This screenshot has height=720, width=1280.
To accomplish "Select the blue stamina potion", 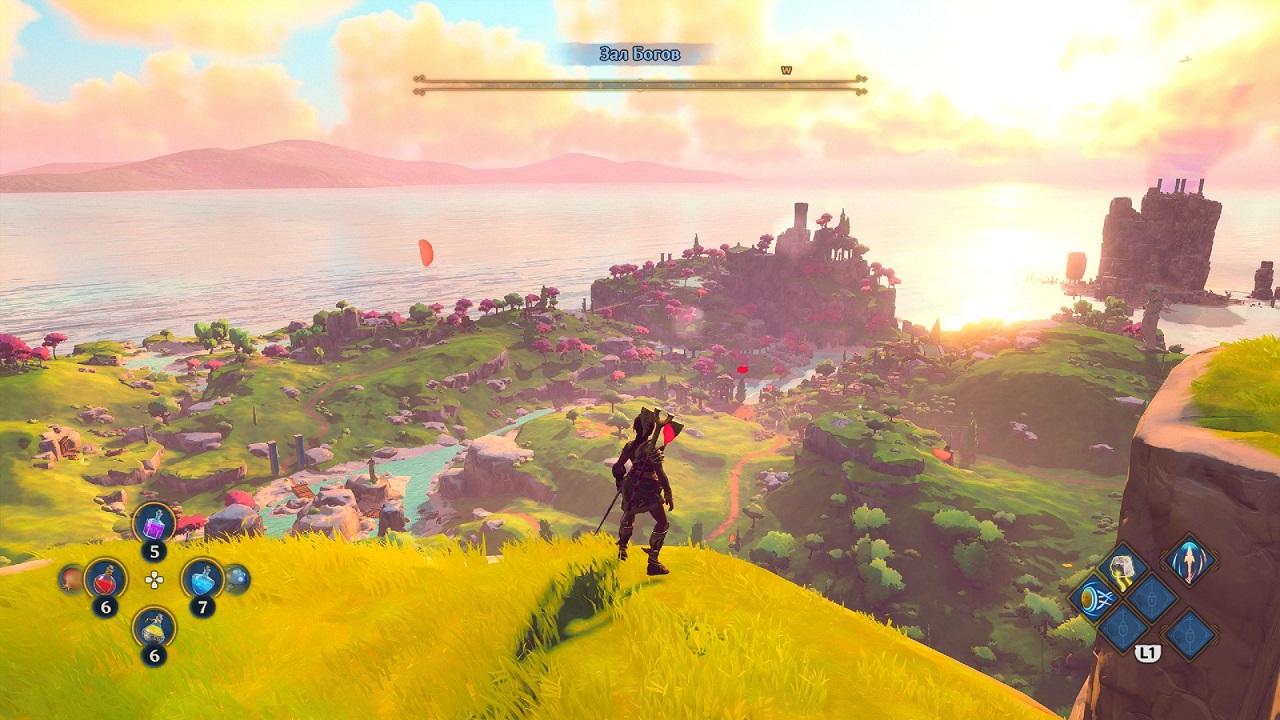I will tap(202, 578).
